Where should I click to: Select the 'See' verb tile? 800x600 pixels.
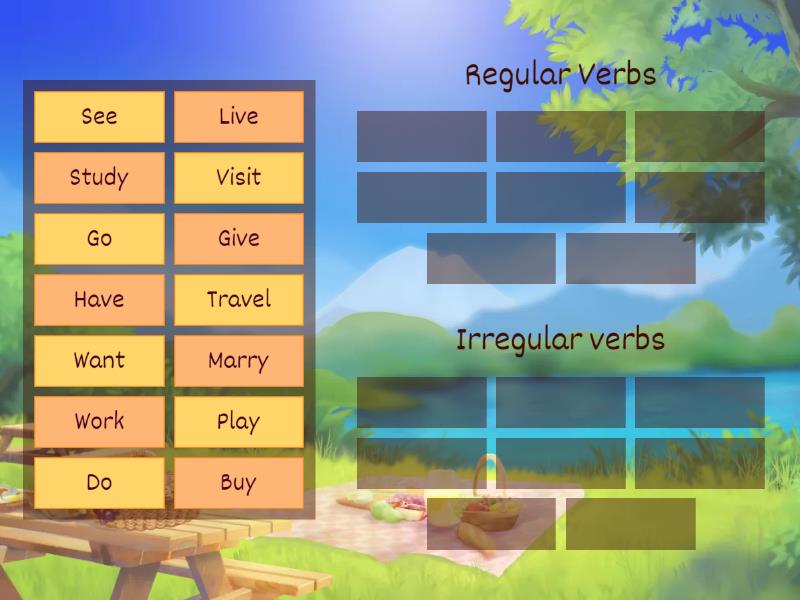point(99,117)
